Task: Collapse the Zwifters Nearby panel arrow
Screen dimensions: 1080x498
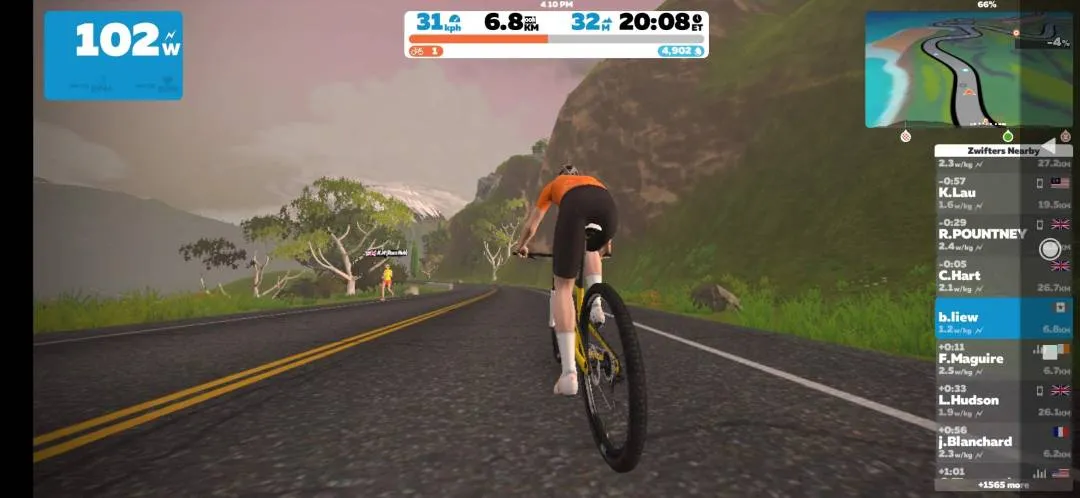Action: (x=1047, y=146)
